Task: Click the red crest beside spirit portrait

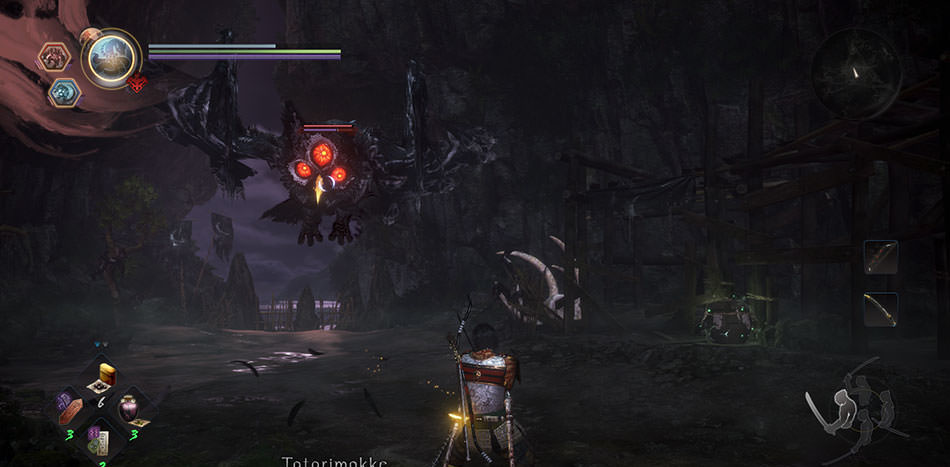Action: coord(137,84)
